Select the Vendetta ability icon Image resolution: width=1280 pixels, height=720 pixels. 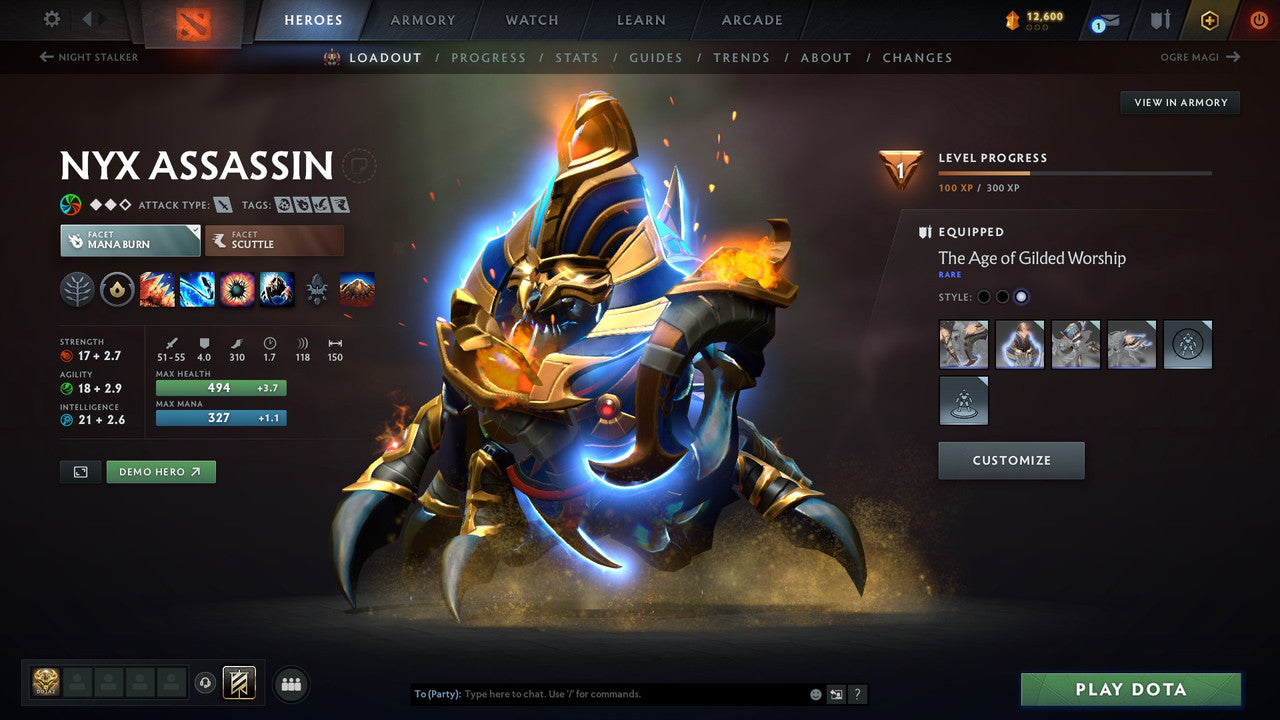[x=277, y=289]
